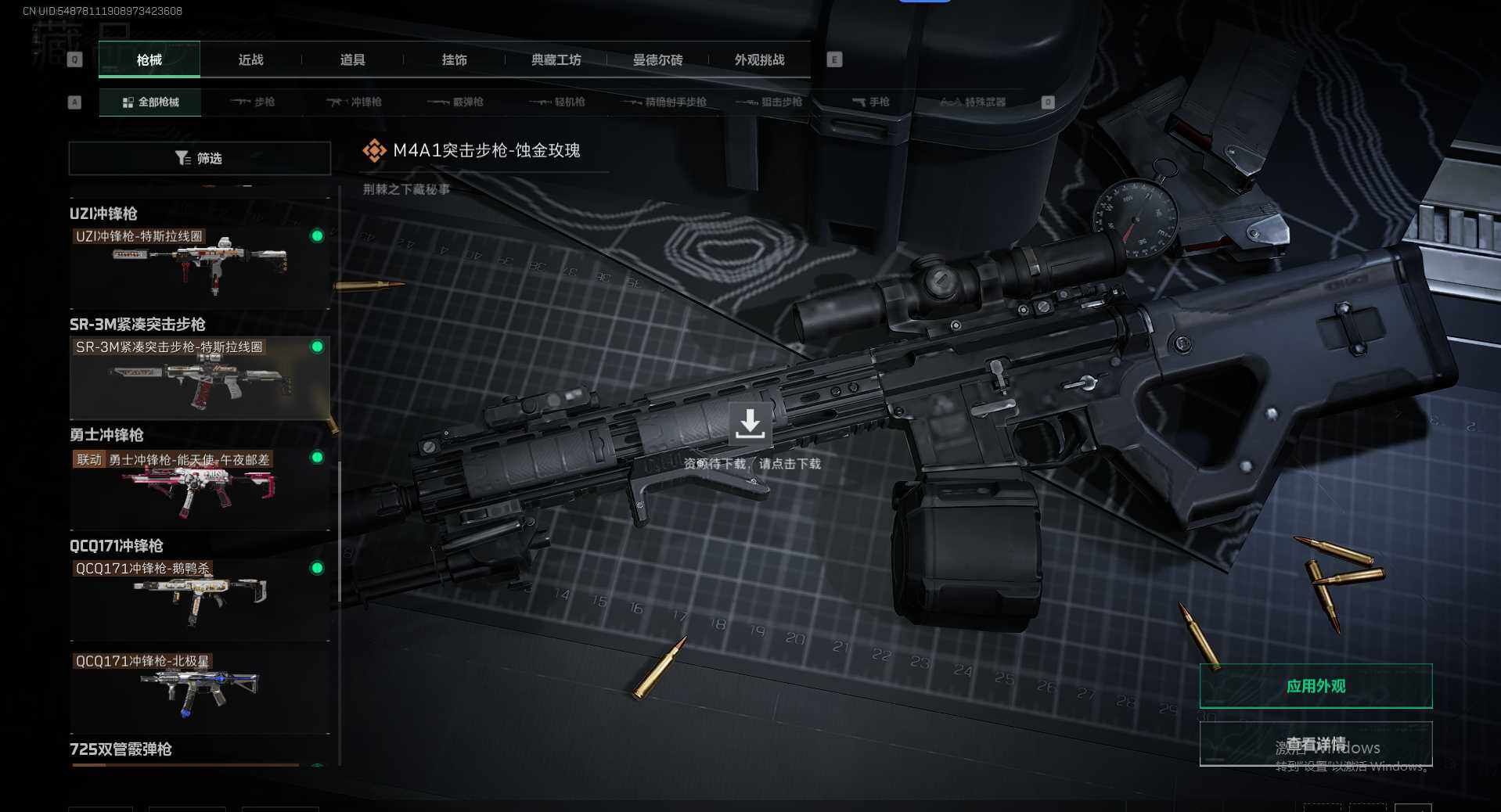Image resolution: width=1501 pixels, height=812 pixels.
Task: Go to the 挂饰 (Charms) tab
Action: tap(455, 60)
